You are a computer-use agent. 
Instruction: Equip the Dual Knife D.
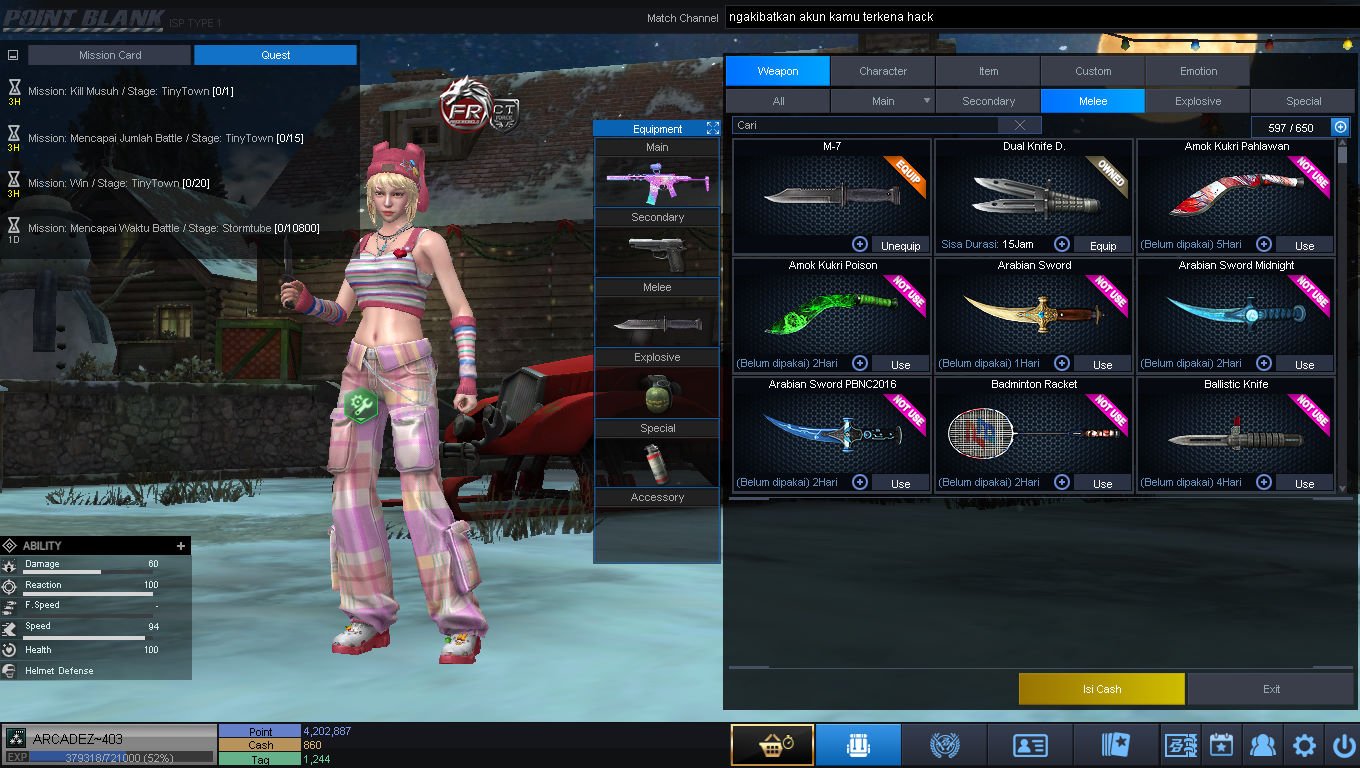(1102, 245)
